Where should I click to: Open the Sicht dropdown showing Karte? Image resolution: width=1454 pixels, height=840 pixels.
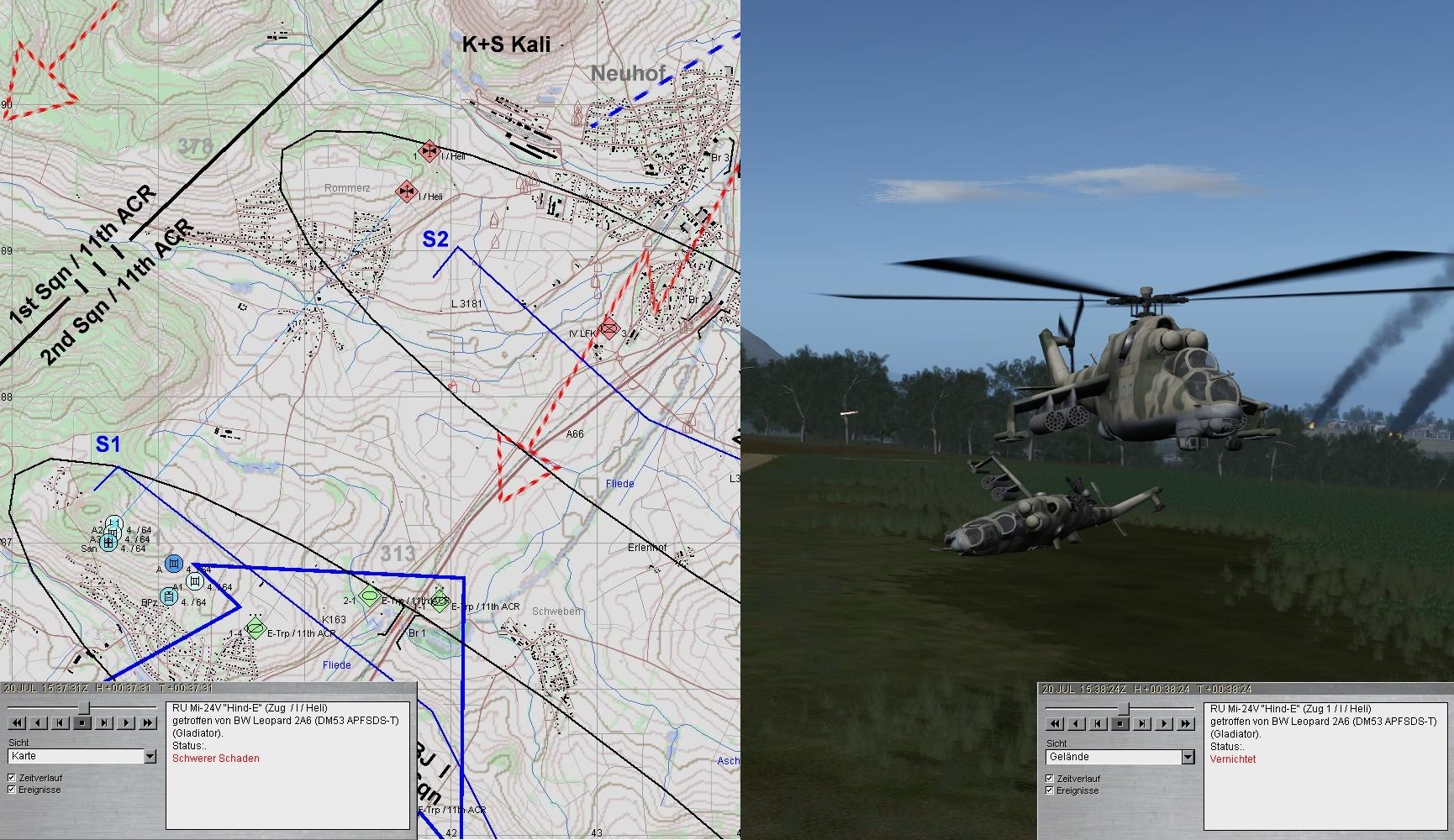(x=150, y=757)
